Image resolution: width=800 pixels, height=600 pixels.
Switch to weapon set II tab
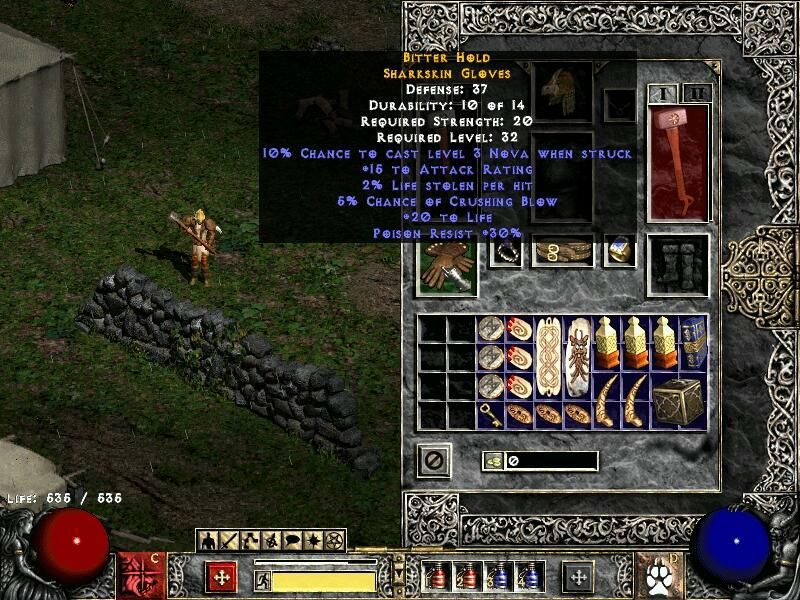pos(695,94)
